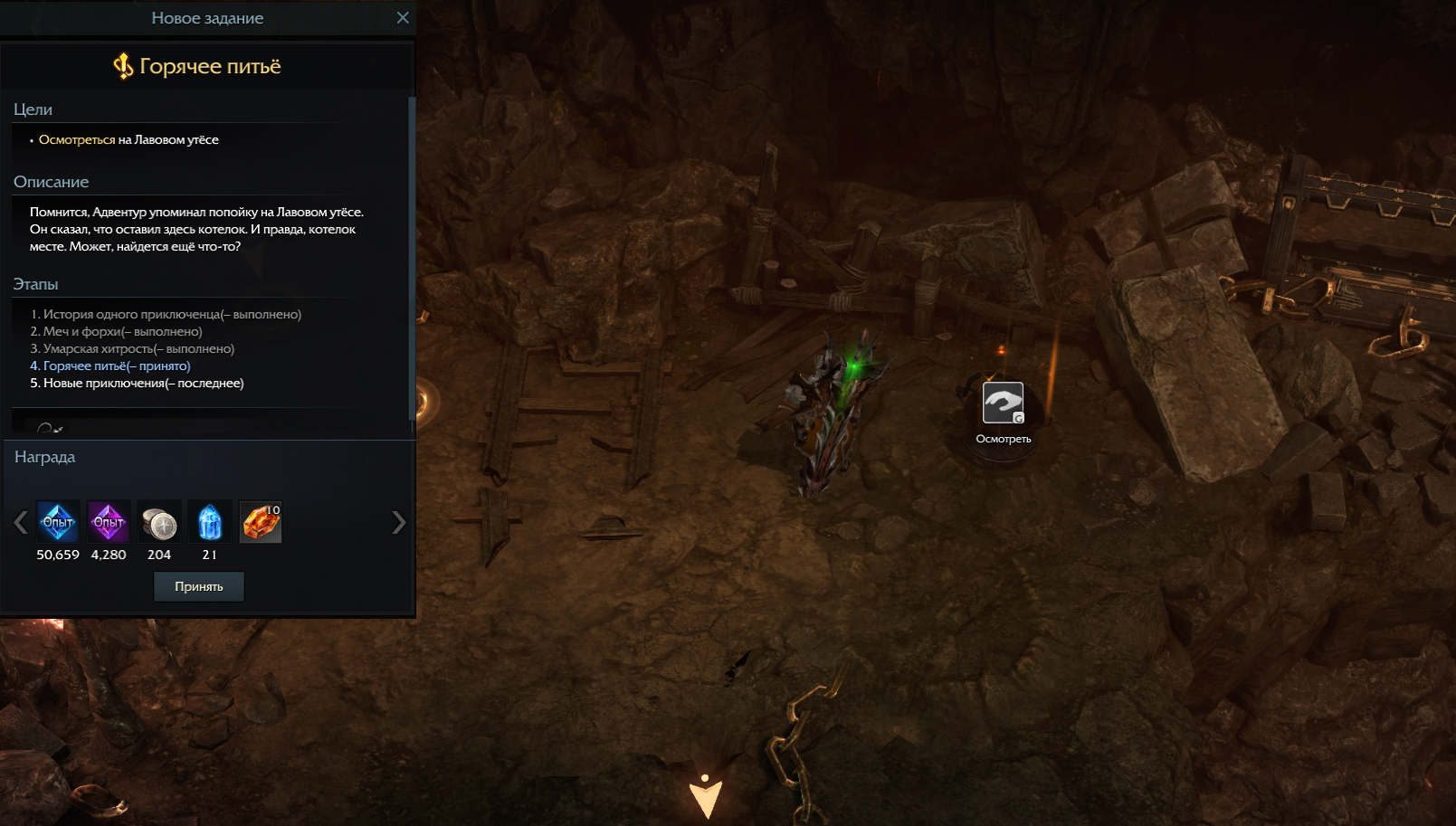Close the Новое задание quest window
The height and width of the screenshot is (826, 1456).
pyautogui.click(x=403, y=18)
